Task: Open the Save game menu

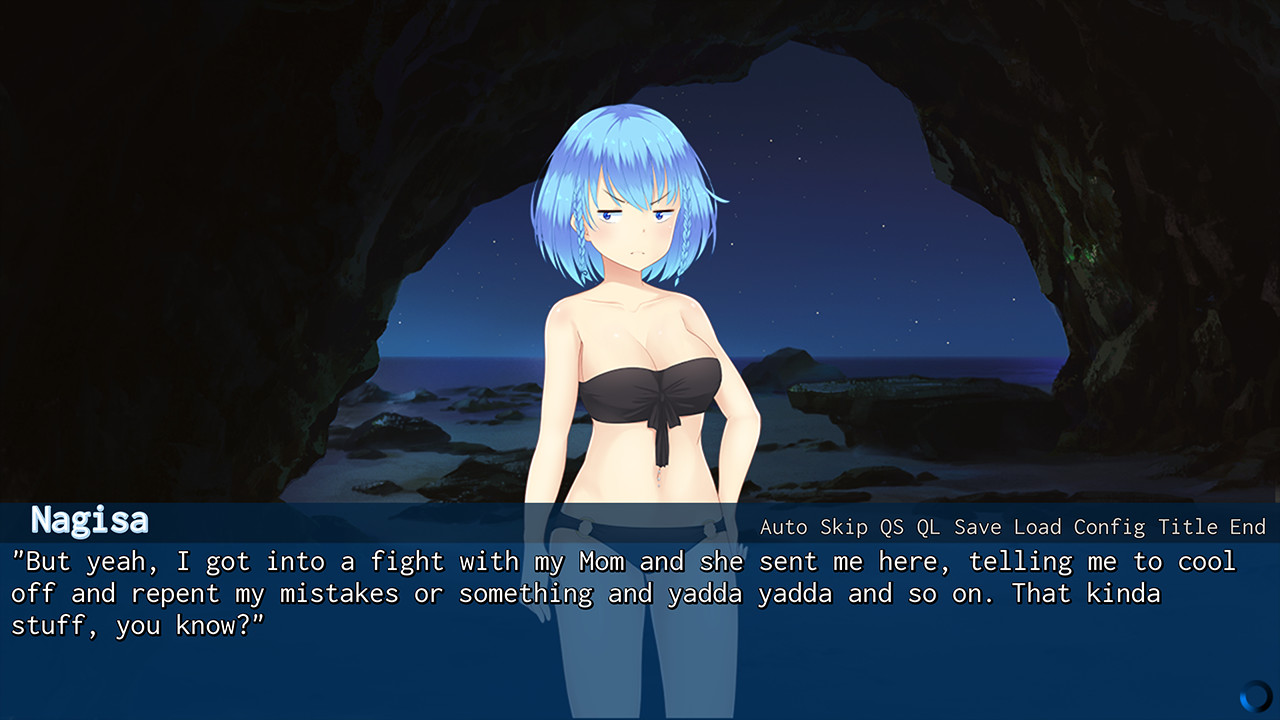Action: [977, 527]
